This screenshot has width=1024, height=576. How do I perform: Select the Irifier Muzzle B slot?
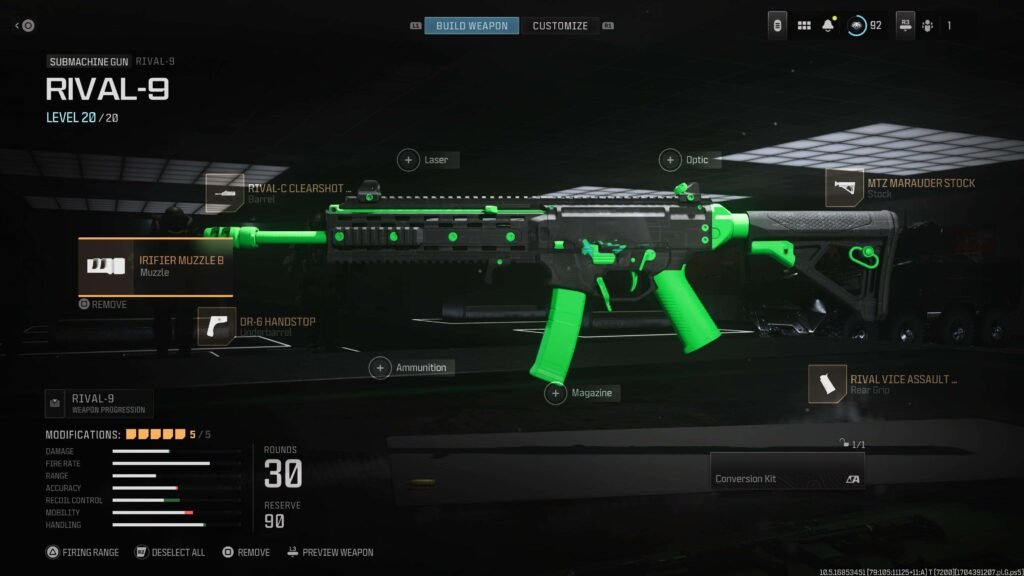click(155, 266)
